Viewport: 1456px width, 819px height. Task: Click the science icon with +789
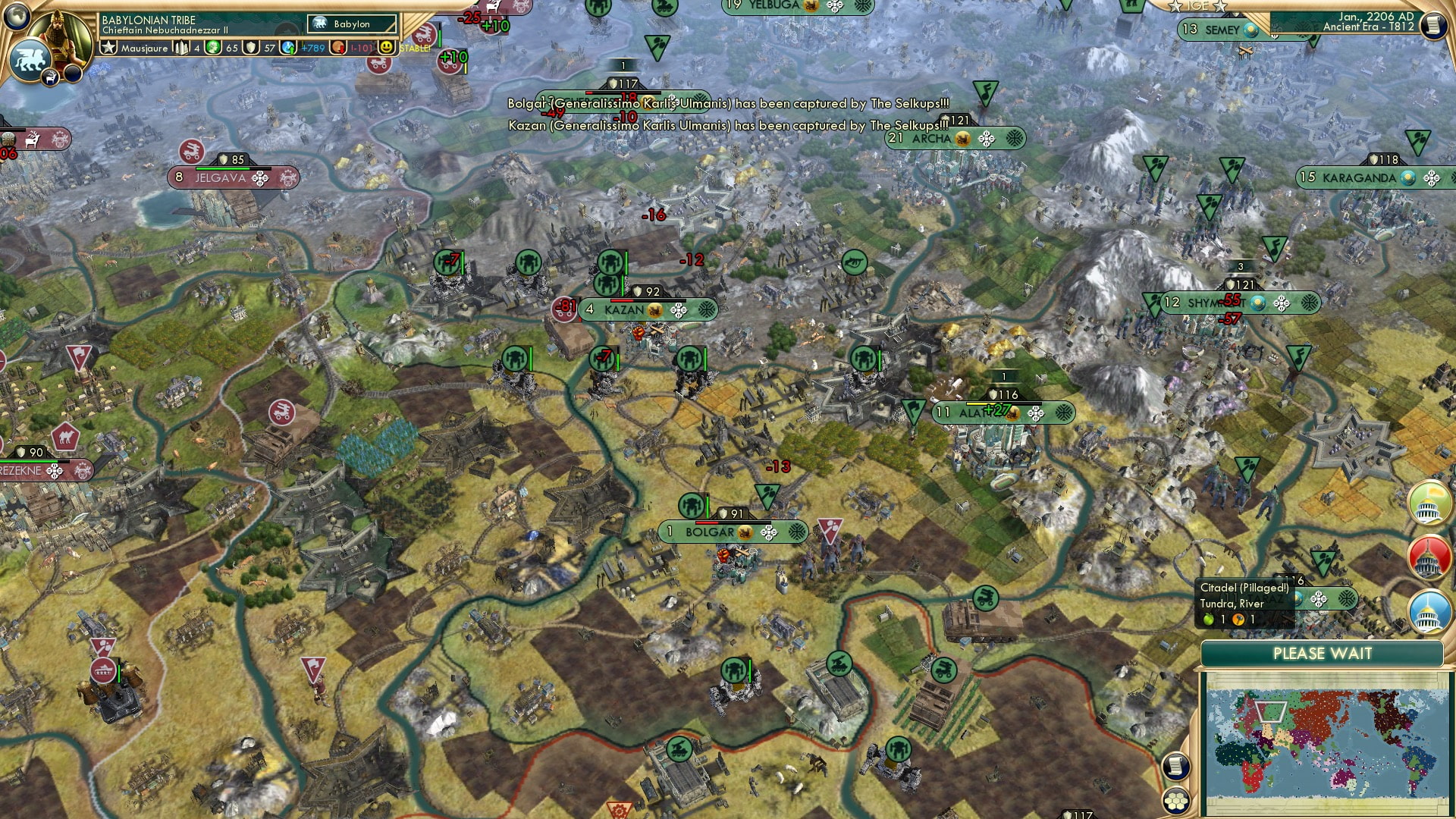pyautogui.click(x=288, y=47)
